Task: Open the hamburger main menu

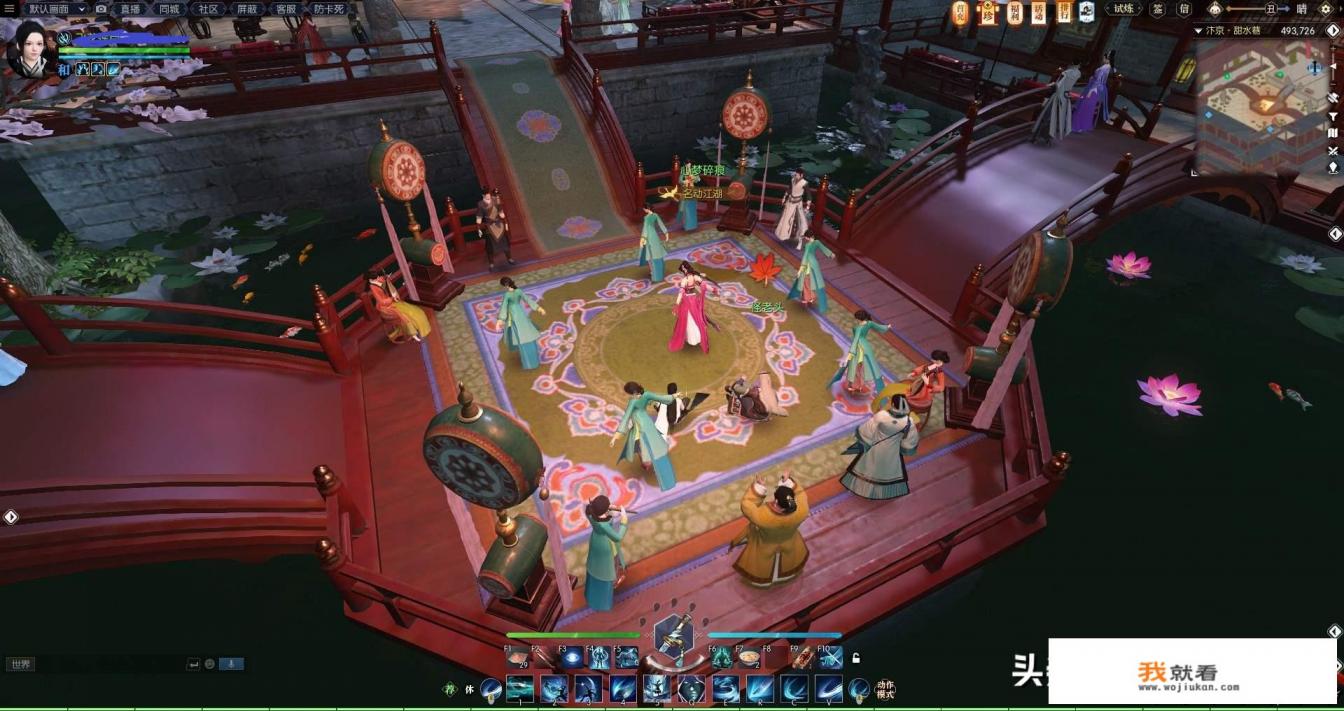Action: [10, 8]
